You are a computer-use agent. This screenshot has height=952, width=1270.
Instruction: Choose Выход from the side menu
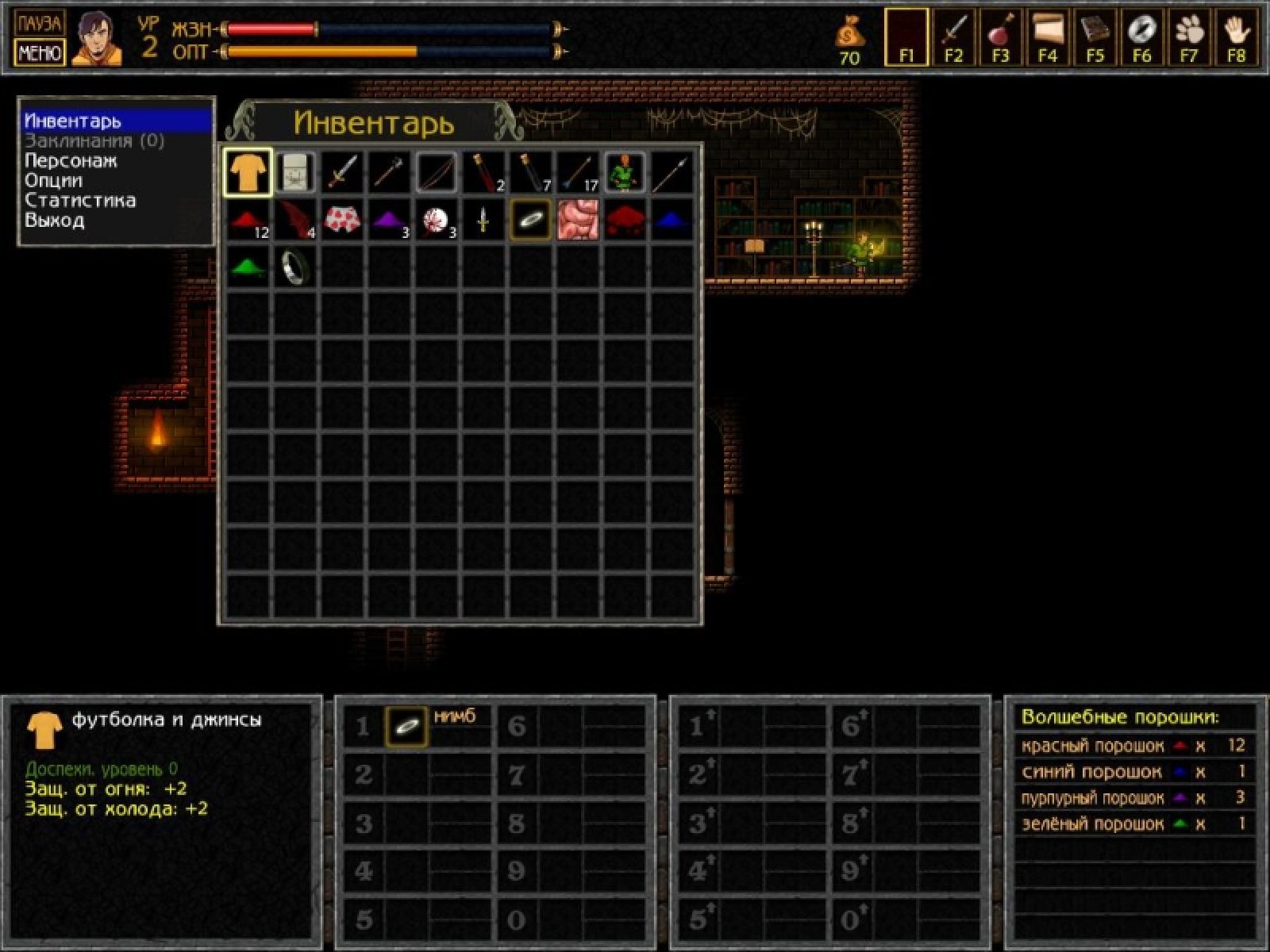click(55, 221)
